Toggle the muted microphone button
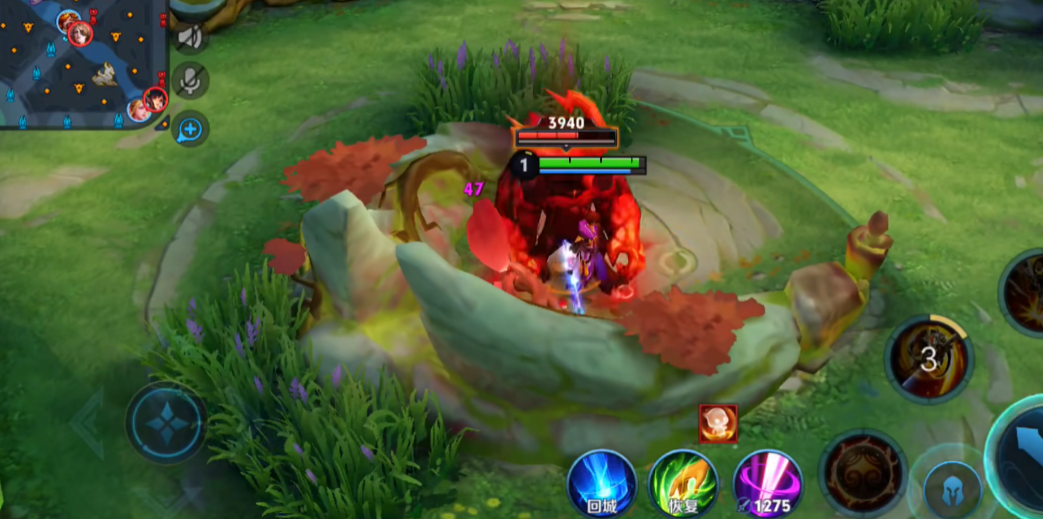Image resolution: width=1043 pixels, height=519 pixels. (190, 81)
